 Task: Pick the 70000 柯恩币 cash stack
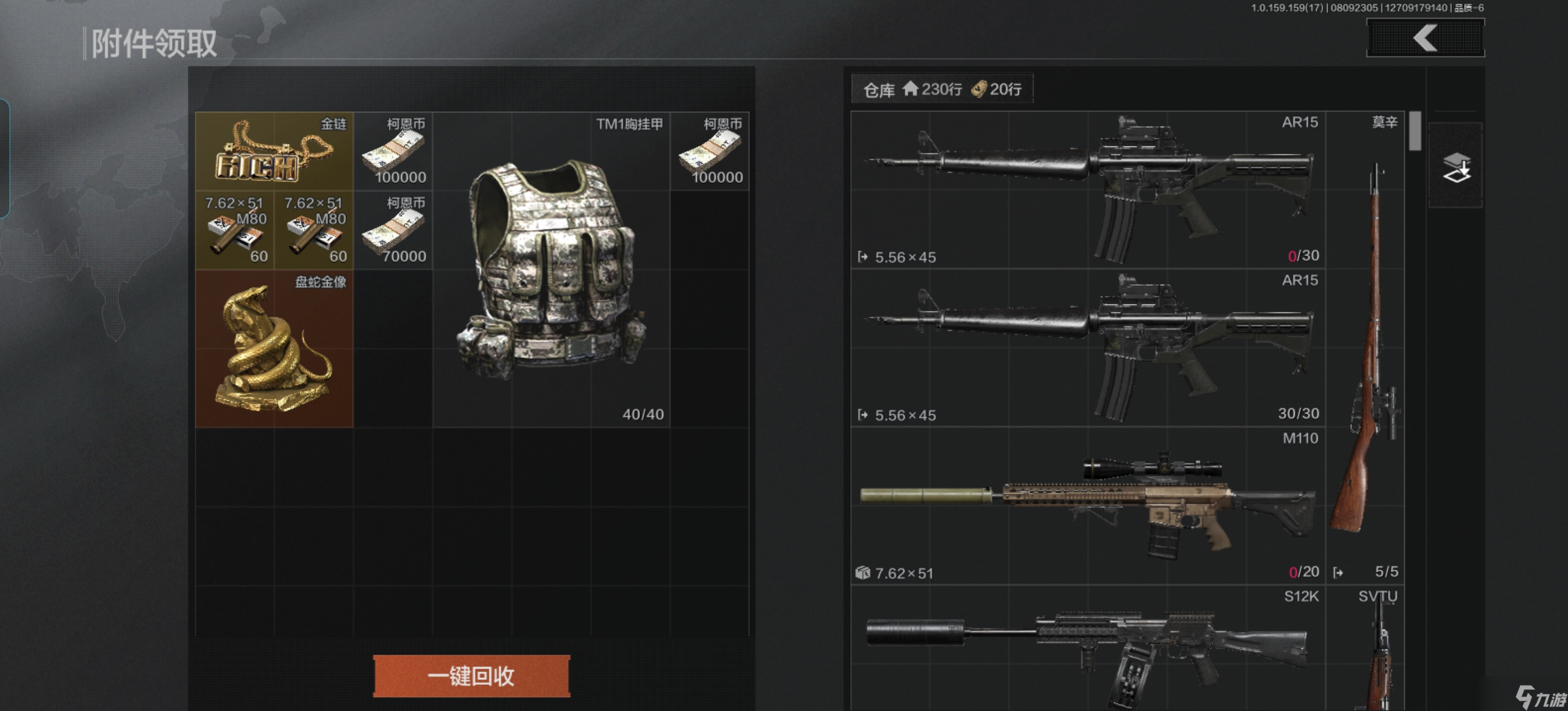(x=393, y=230)
